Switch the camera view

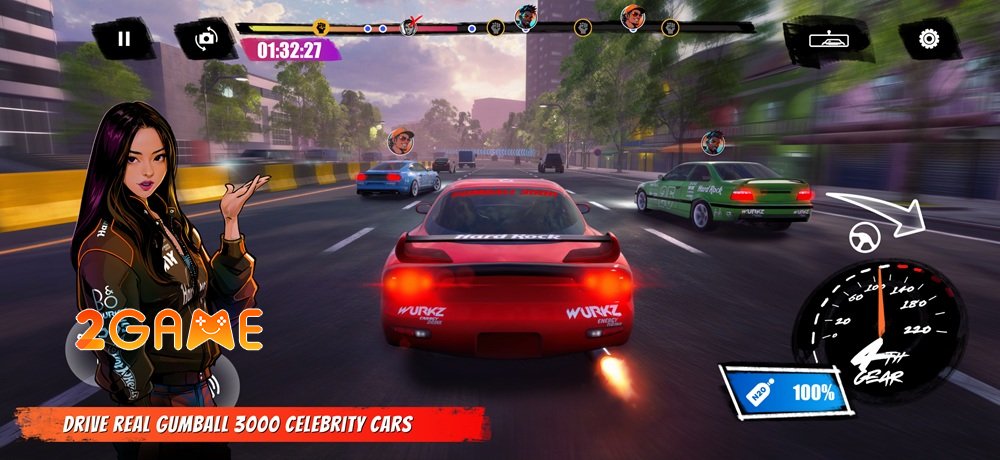point(205,40)
